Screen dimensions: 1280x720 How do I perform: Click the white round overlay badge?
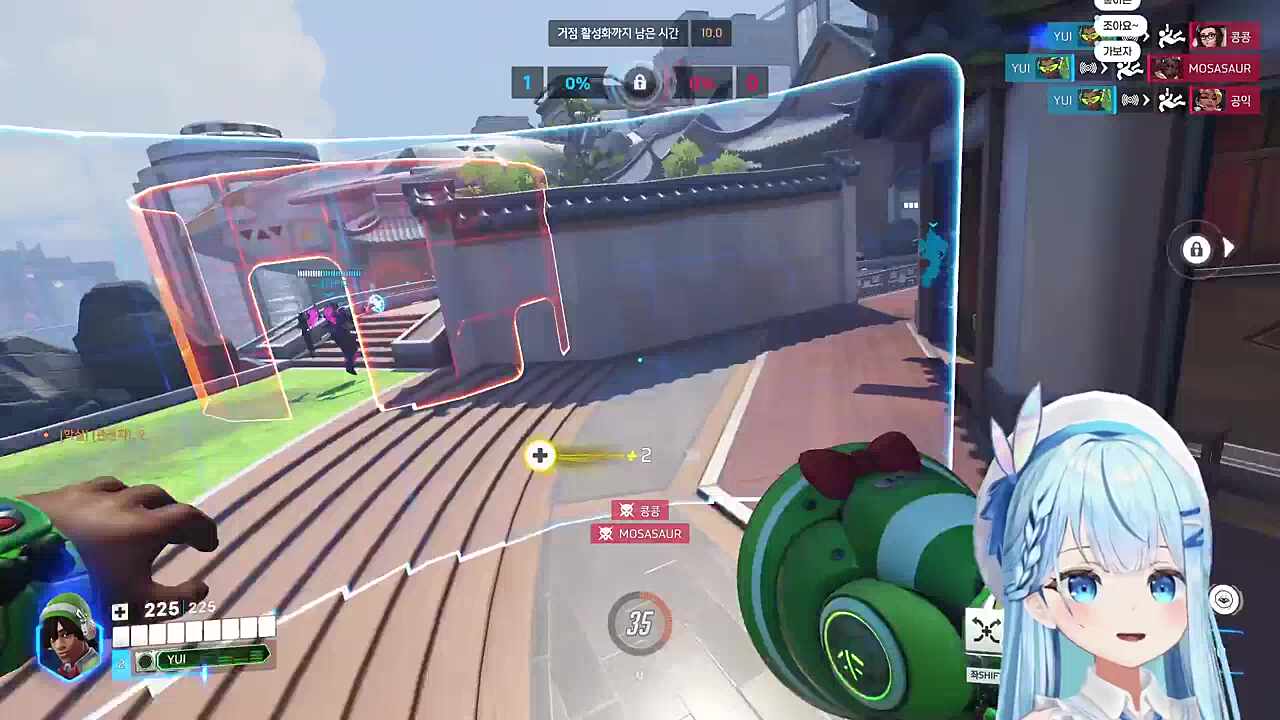point(1224,599)
